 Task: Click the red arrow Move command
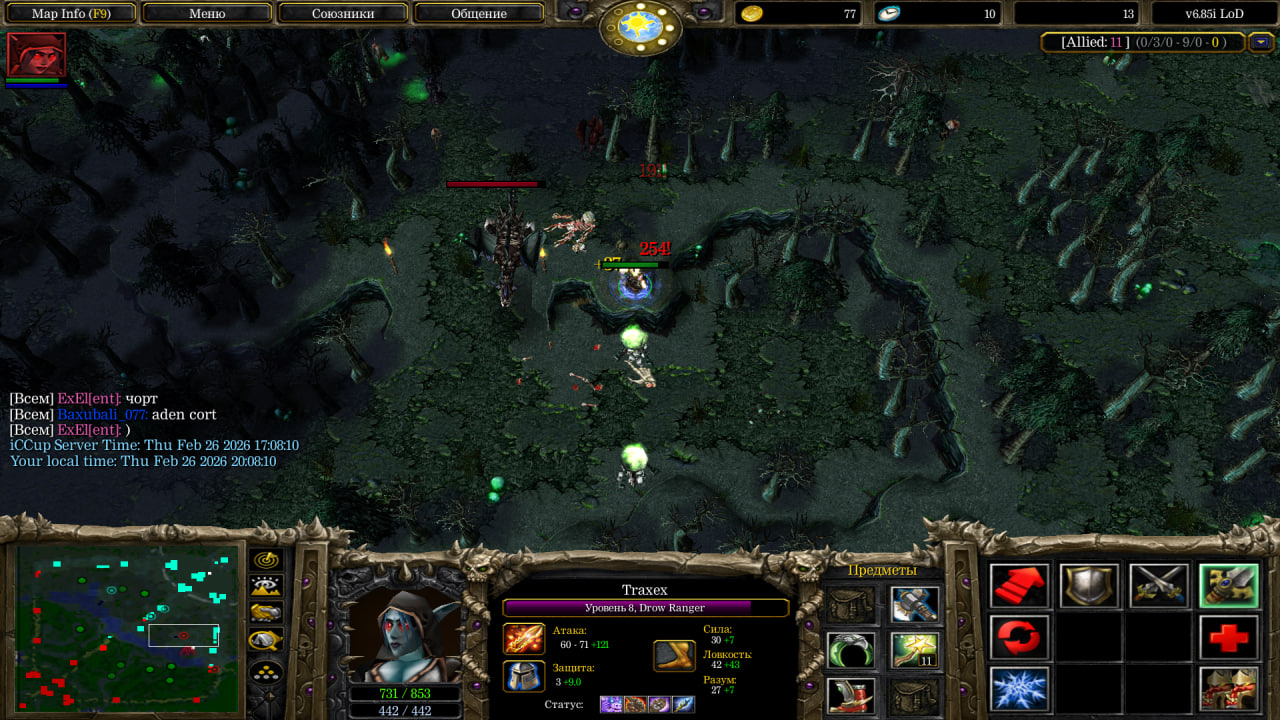tap(1020, 586)
